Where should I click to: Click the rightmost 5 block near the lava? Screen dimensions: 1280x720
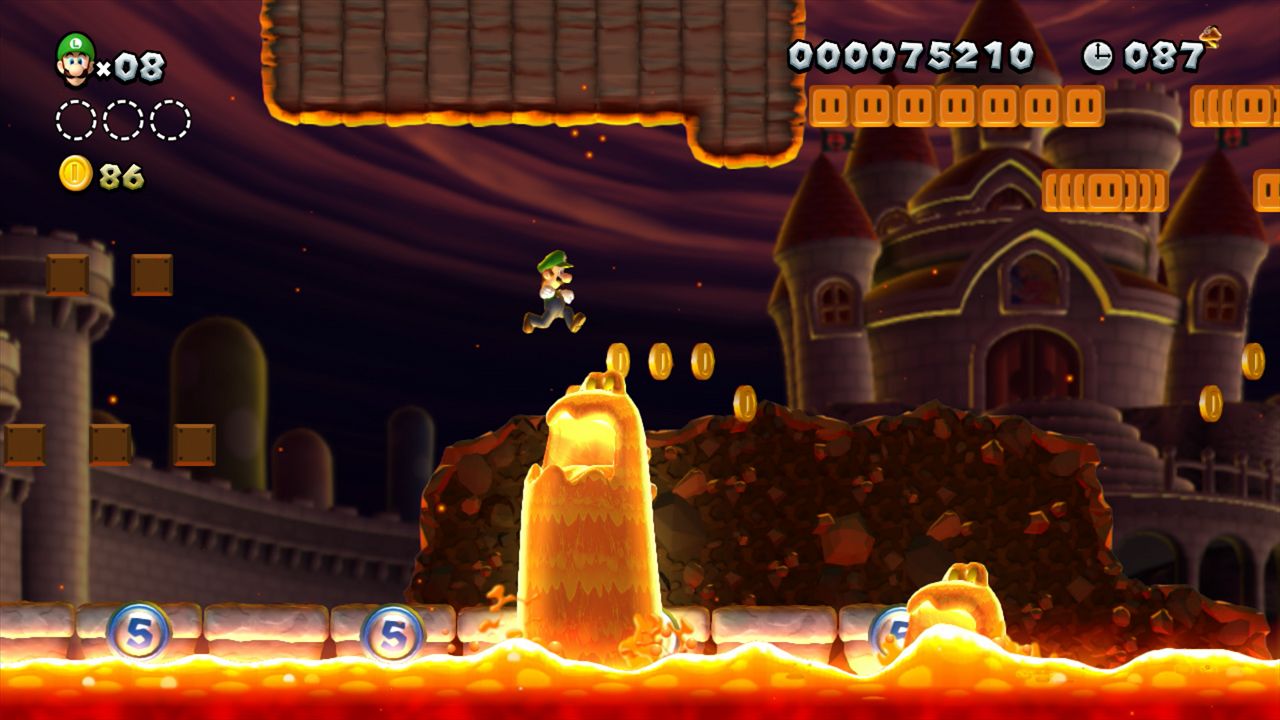pyautogui.click(x=893, y=627)
